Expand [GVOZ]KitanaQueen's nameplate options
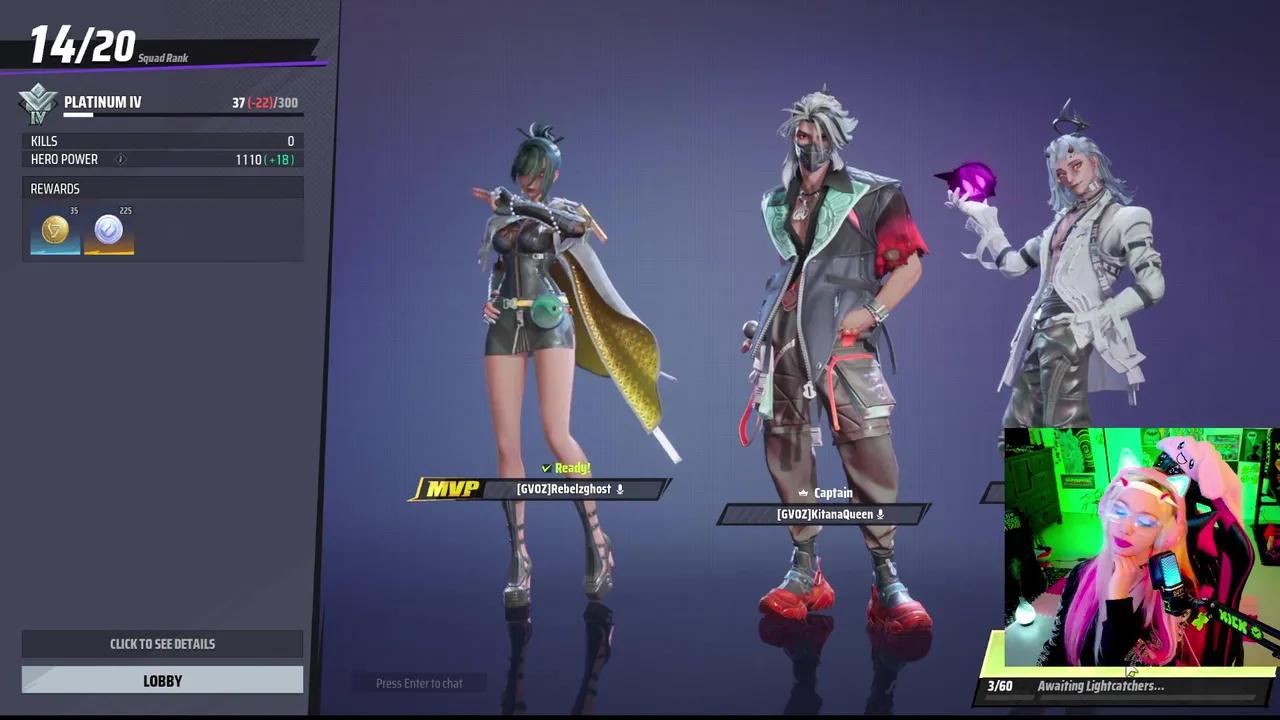The image size is (1280, 720). tap(824, 514)
